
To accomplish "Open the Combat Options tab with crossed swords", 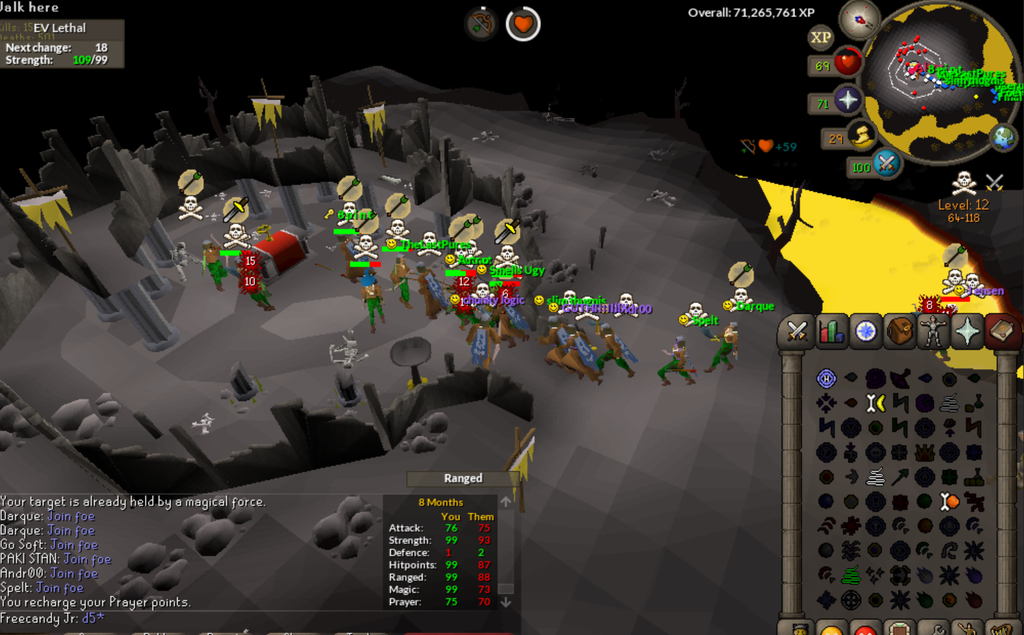I will pyautogui.click(x=798, y=330).
